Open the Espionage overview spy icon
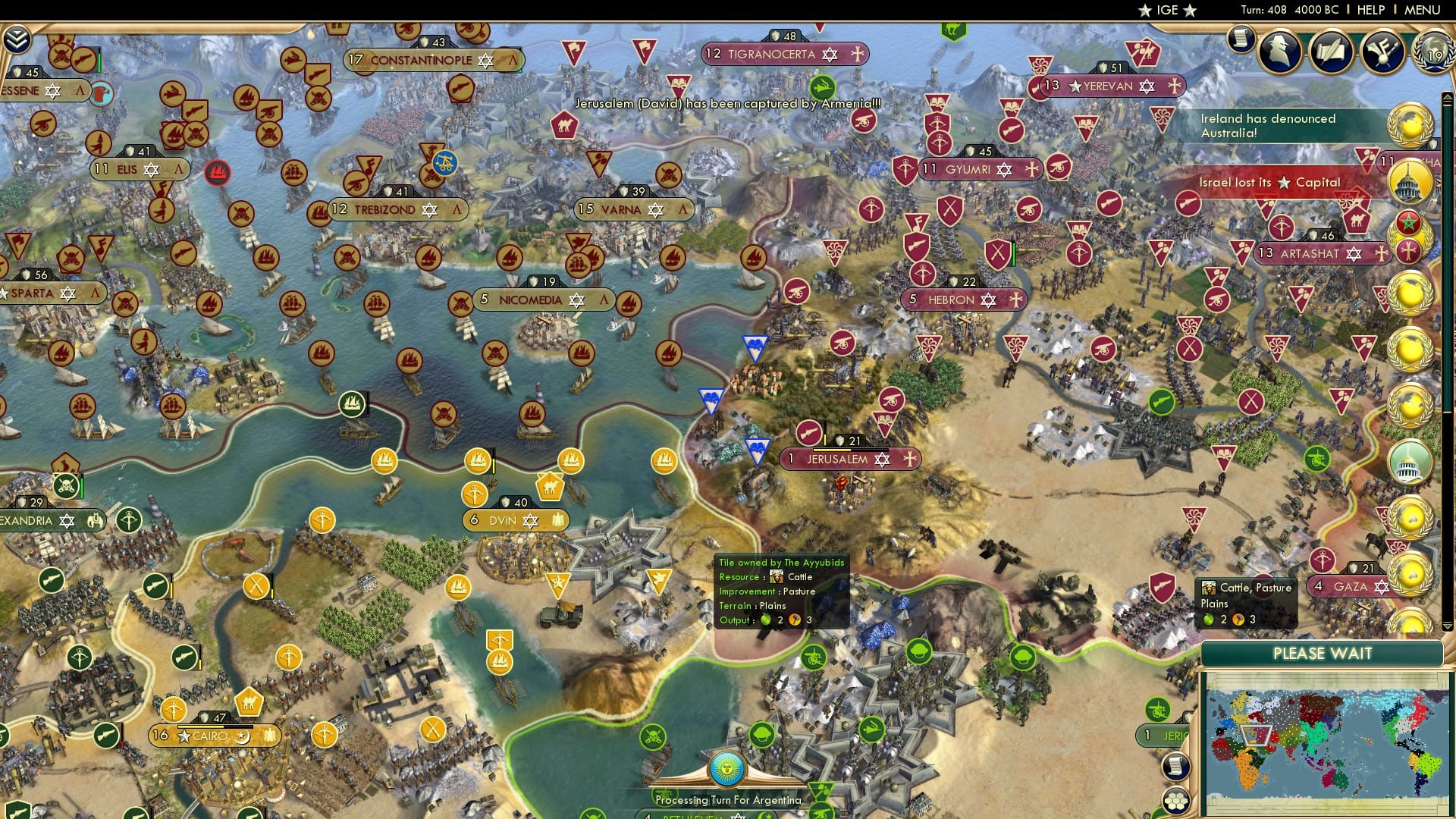 coord(1279,51)
